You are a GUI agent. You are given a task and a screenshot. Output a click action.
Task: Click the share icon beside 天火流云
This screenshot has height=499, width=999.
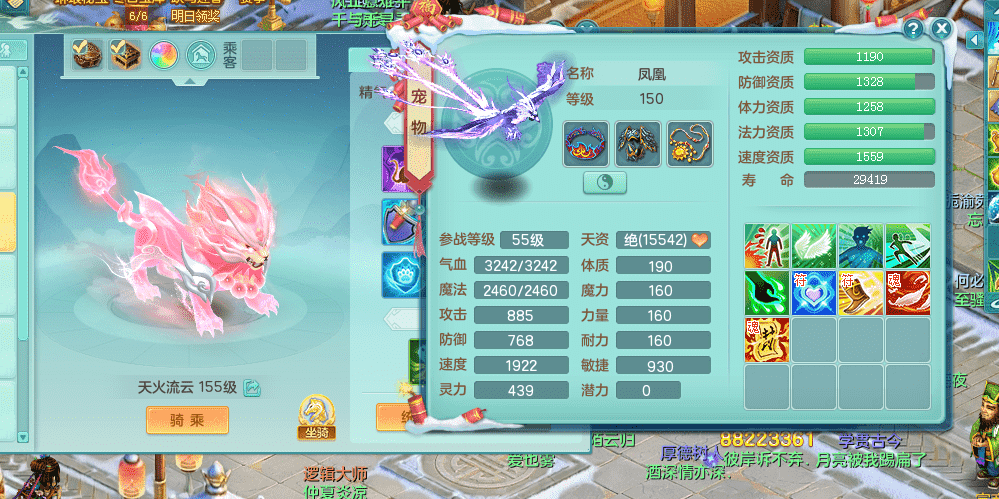point(252,388)
